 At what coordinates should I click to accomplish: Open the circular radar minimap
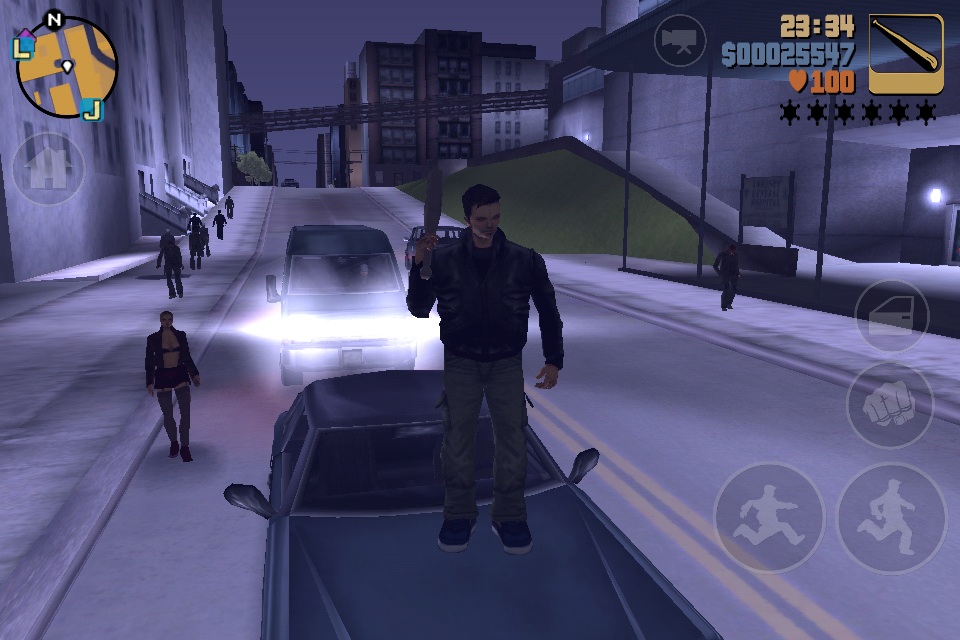point(66,68)
